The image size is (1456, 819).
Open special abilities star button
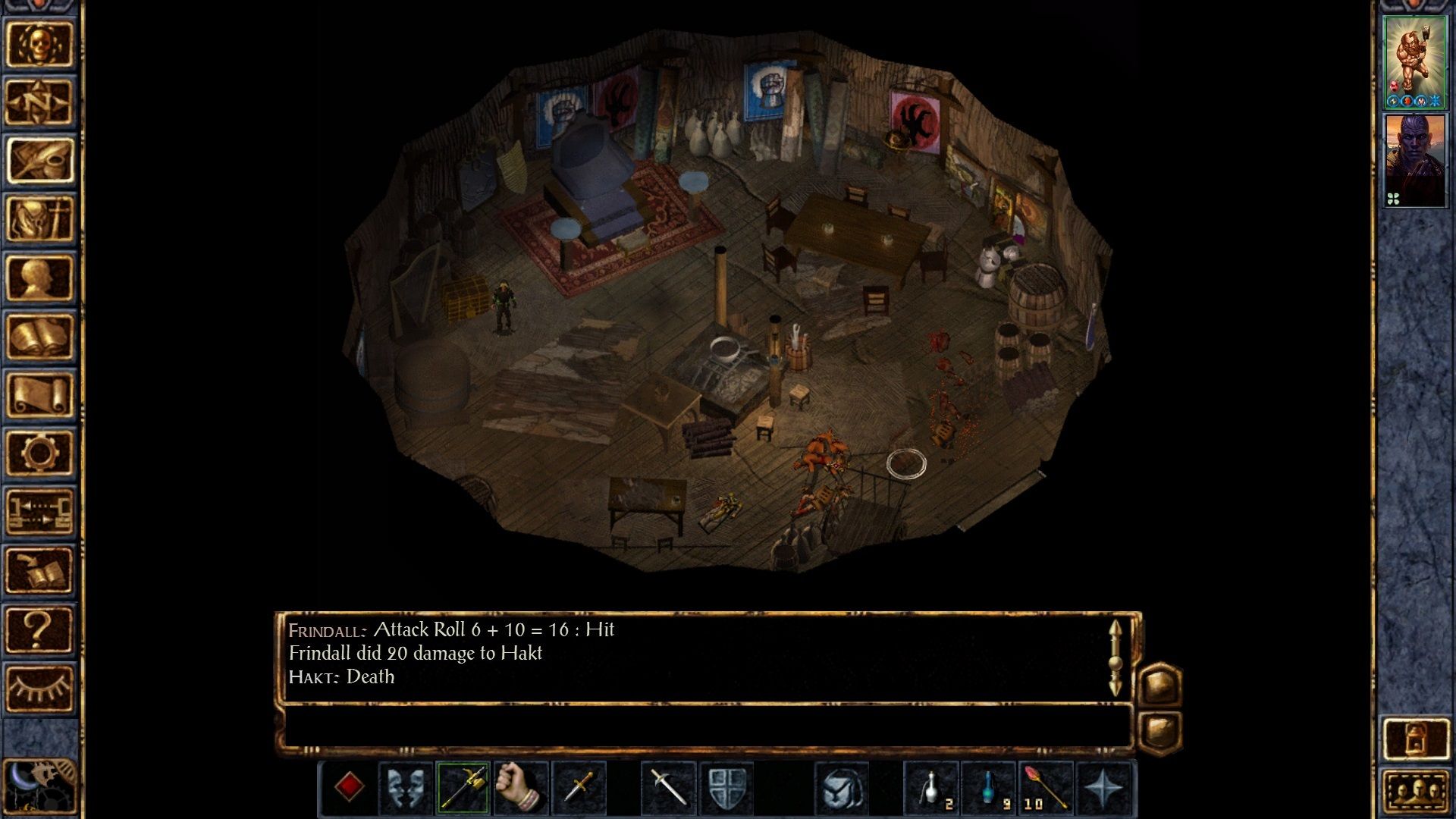(x=1104, y=787)
